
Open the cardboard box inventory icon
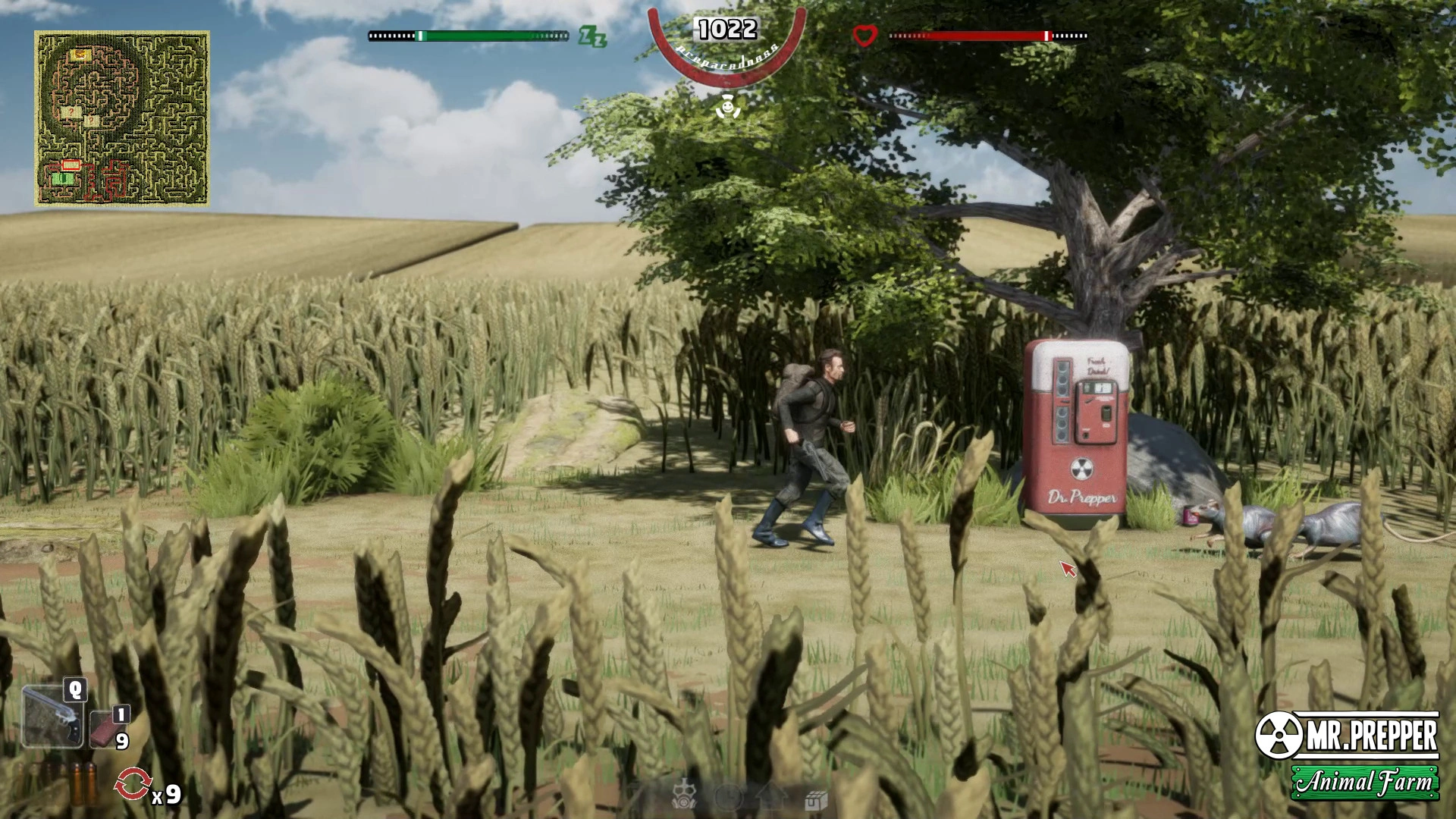(815, 800)
